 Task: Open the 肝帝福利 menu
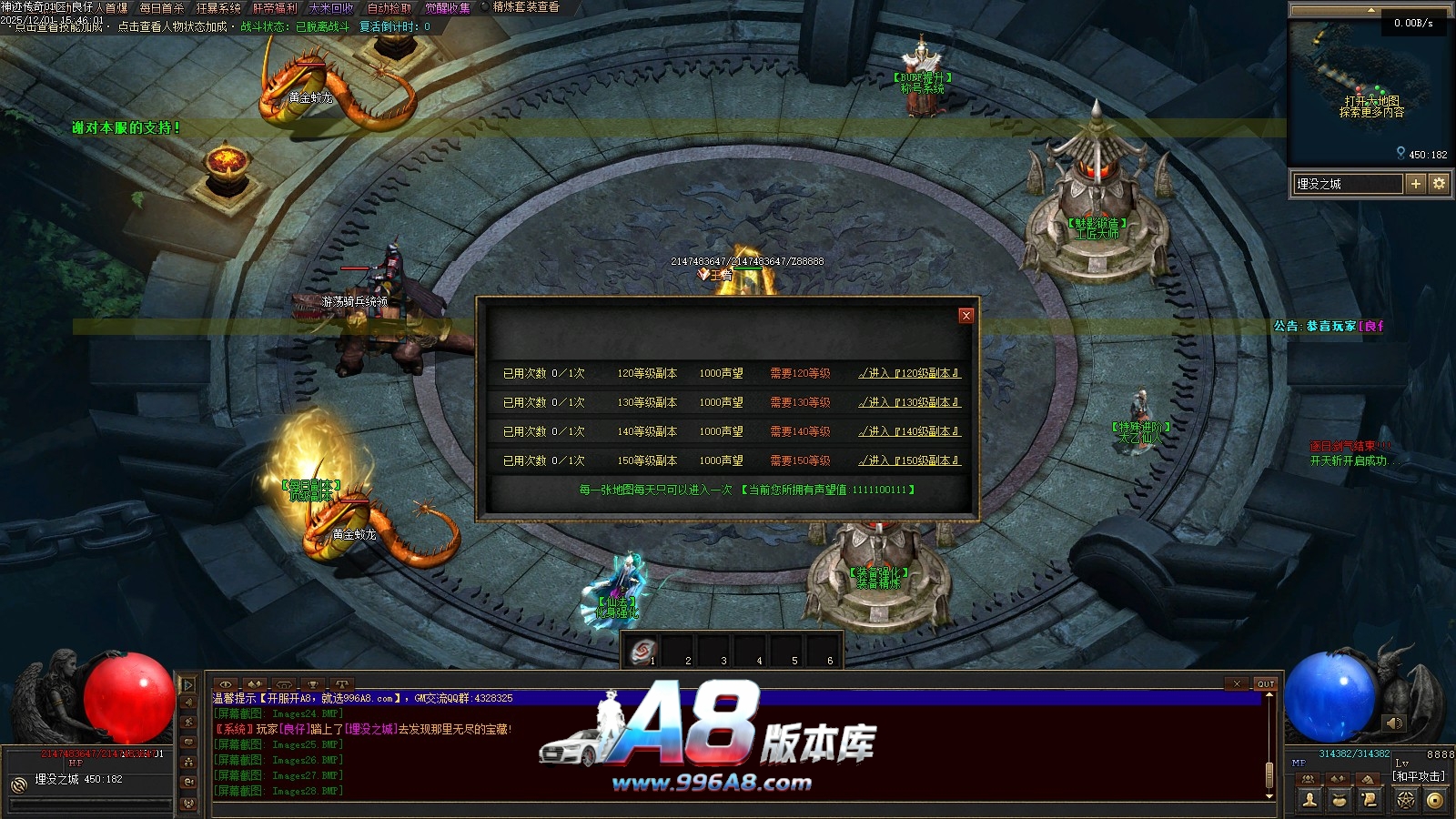[x=275, y=8]
